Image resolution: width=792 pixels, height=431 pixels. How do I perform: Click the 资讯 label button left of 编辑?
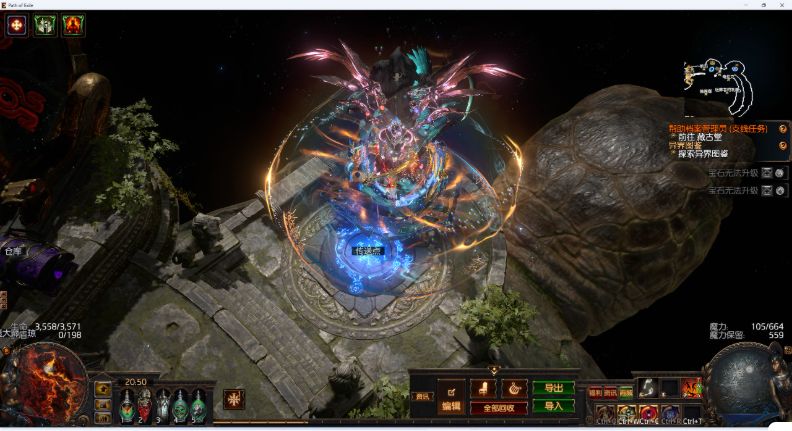tap(423, 397)
